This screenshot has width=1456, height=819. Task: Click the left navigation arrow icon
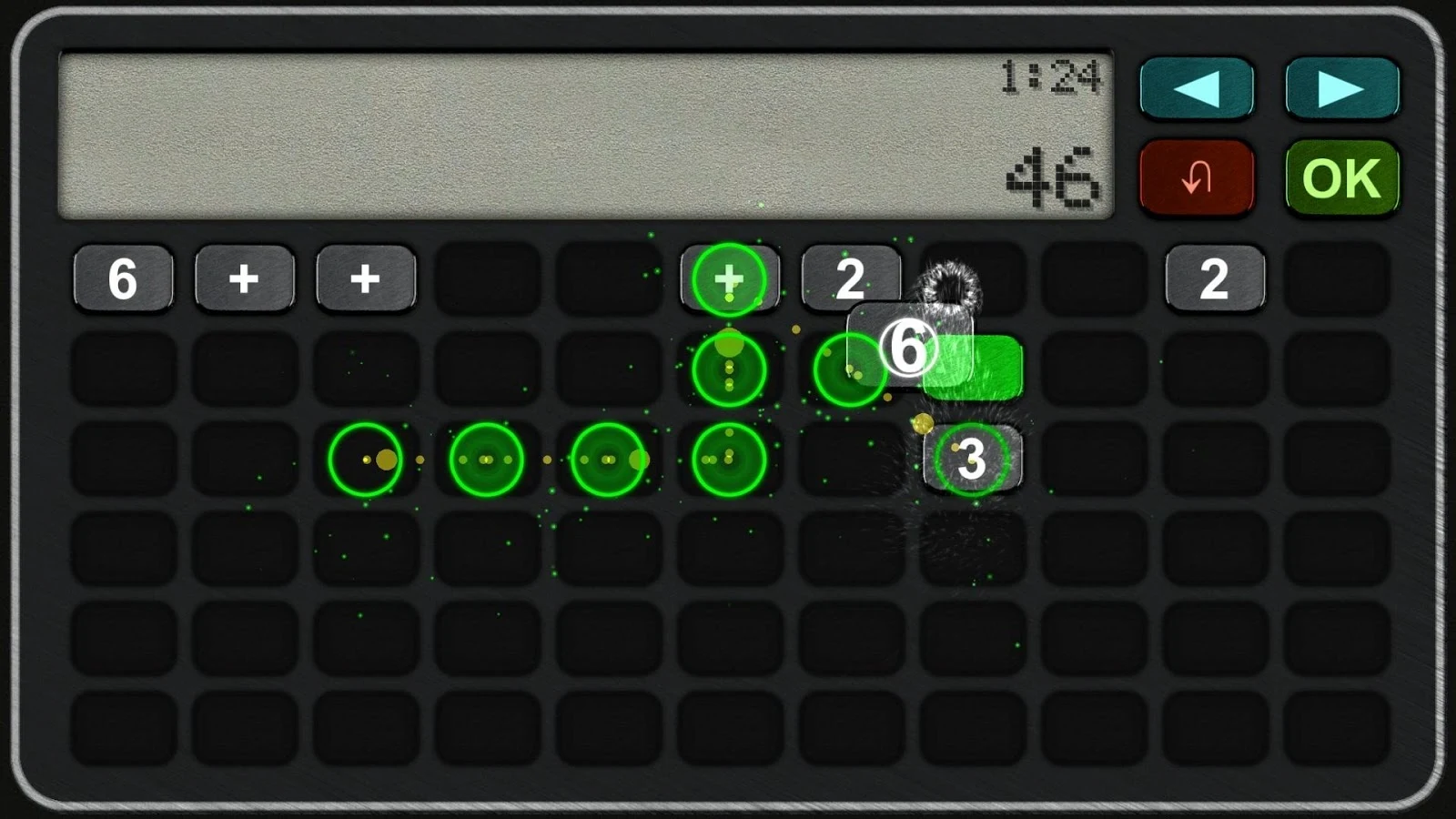tap(1197, 88)
